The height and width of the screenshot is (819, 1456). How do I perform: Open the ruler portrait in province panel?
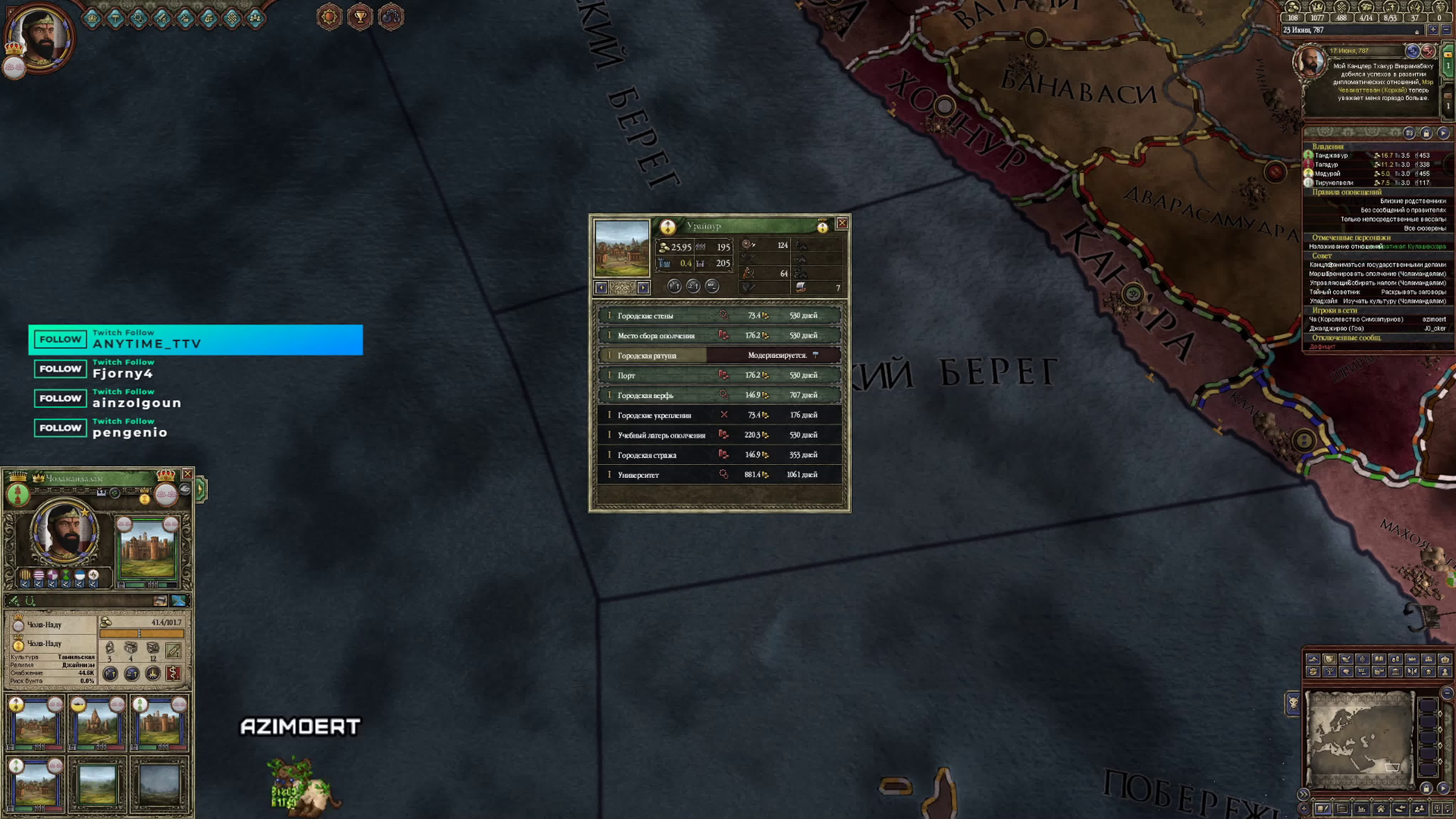[x=64, y=531]
